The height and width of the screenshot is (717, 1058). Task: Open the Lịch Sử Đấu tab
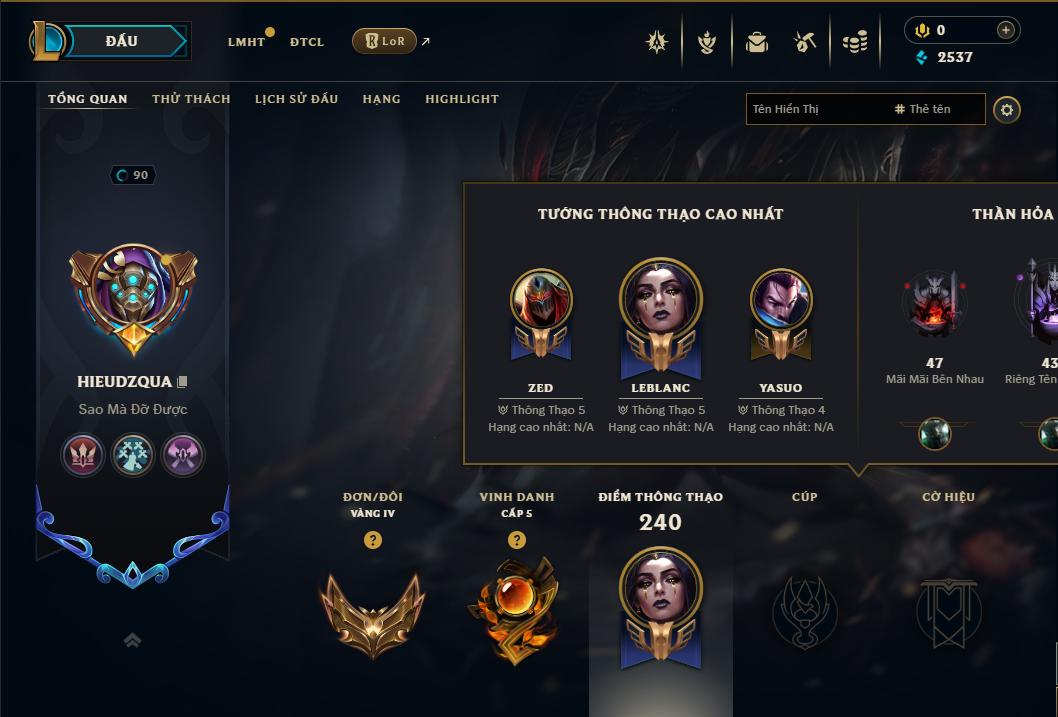296,99
